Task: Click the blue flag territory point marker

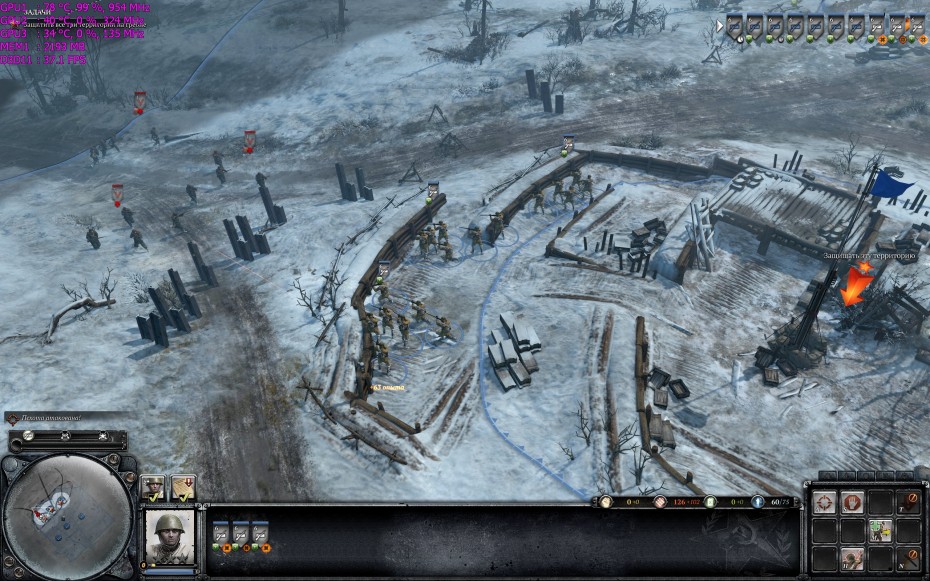Action: point(891,185)
